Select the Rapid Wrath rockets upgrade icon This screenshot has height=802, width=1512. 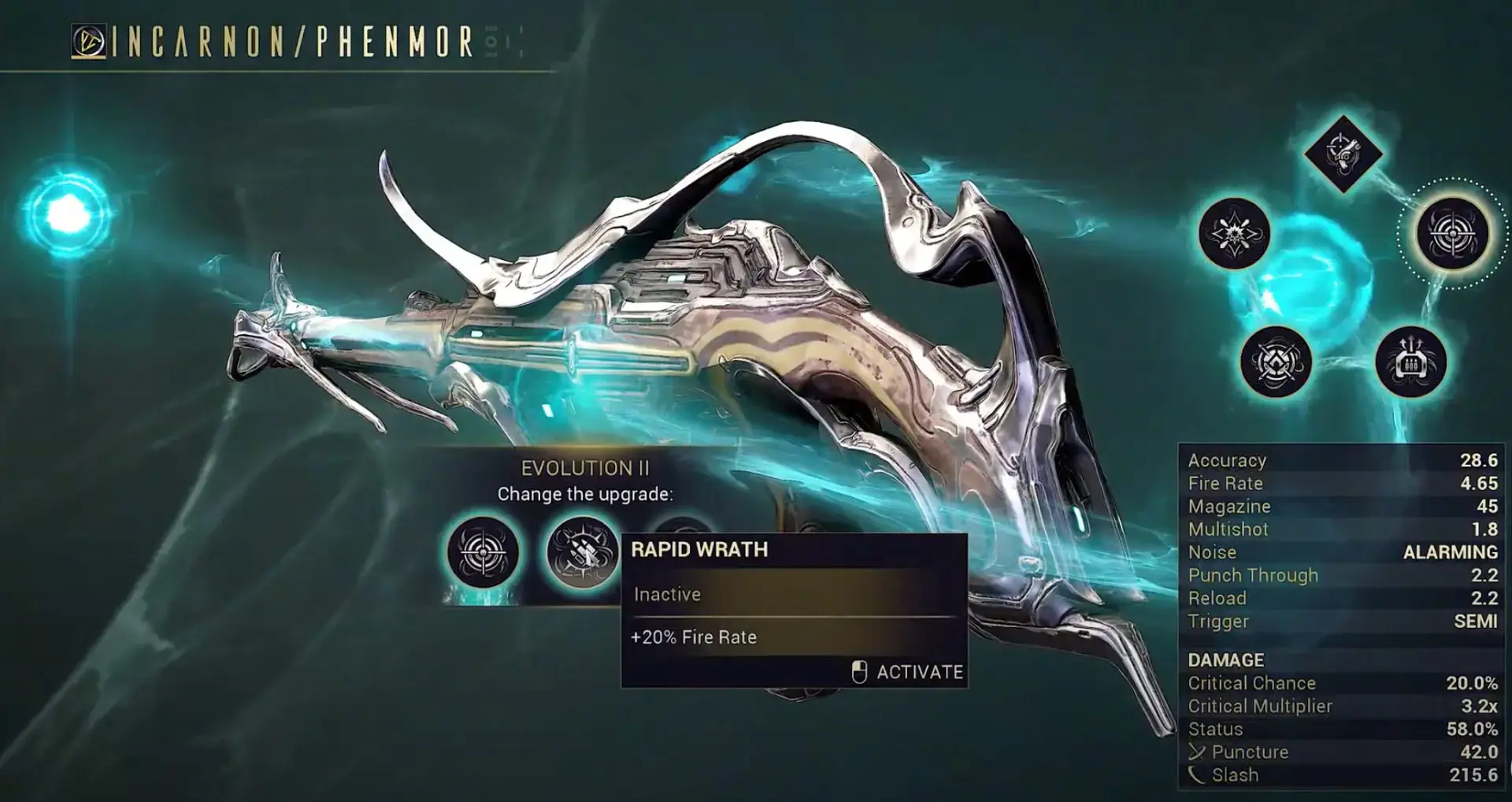[581, 552]
